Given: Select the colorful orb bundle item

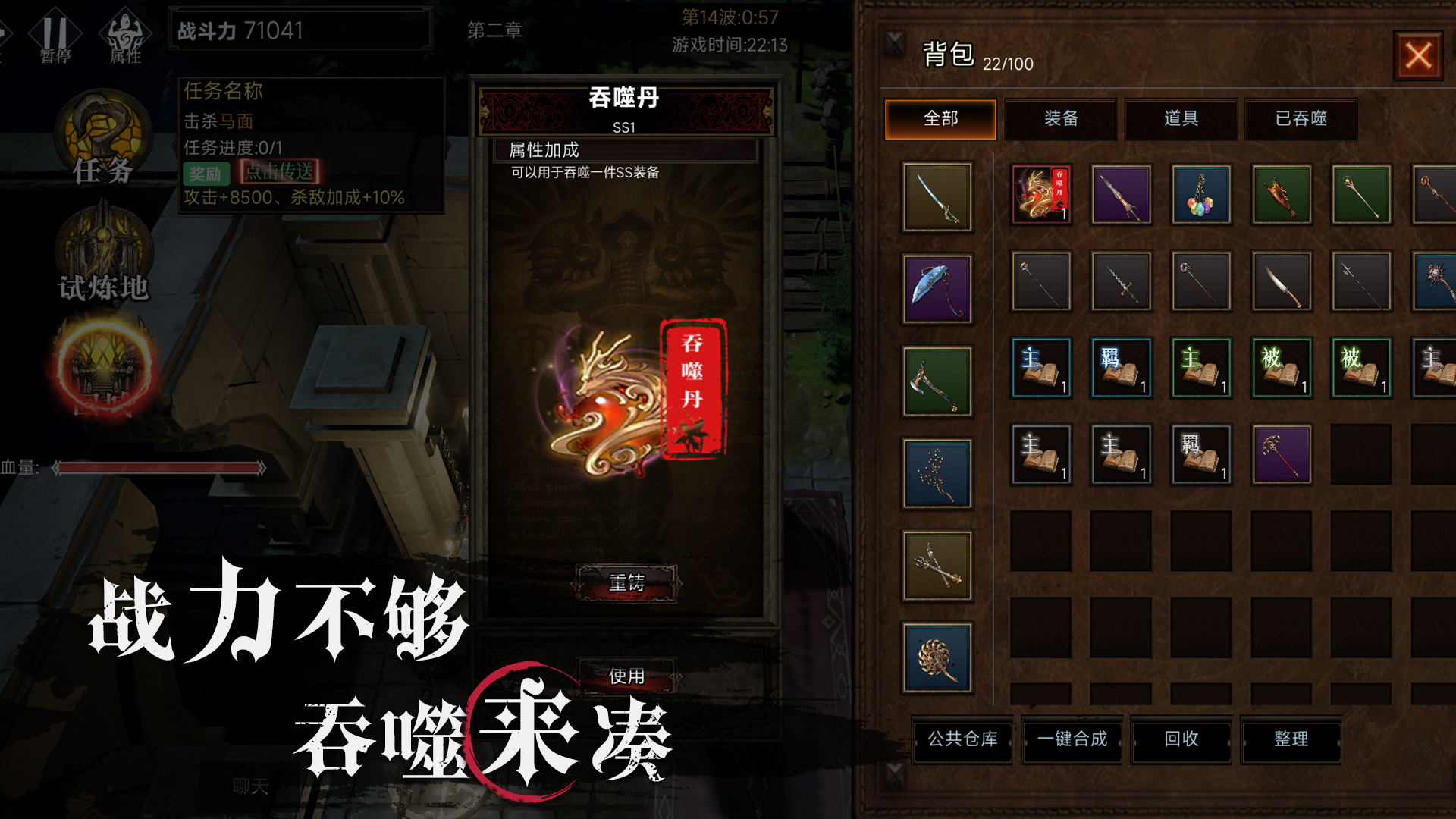Looking at the screenshot, I should (1200, 196).
